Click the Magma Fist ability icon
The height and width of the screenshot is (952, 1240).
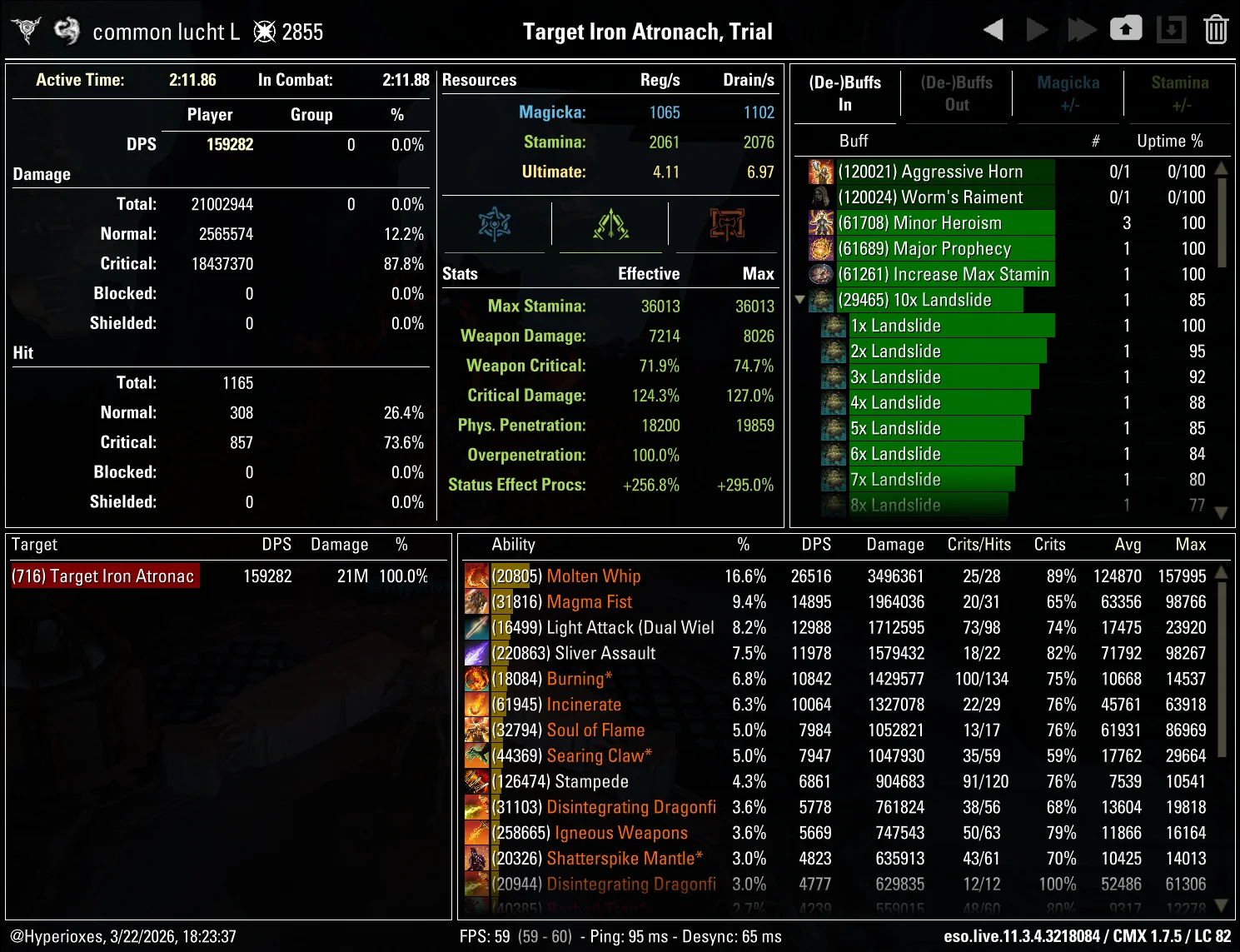click(476, 601)
